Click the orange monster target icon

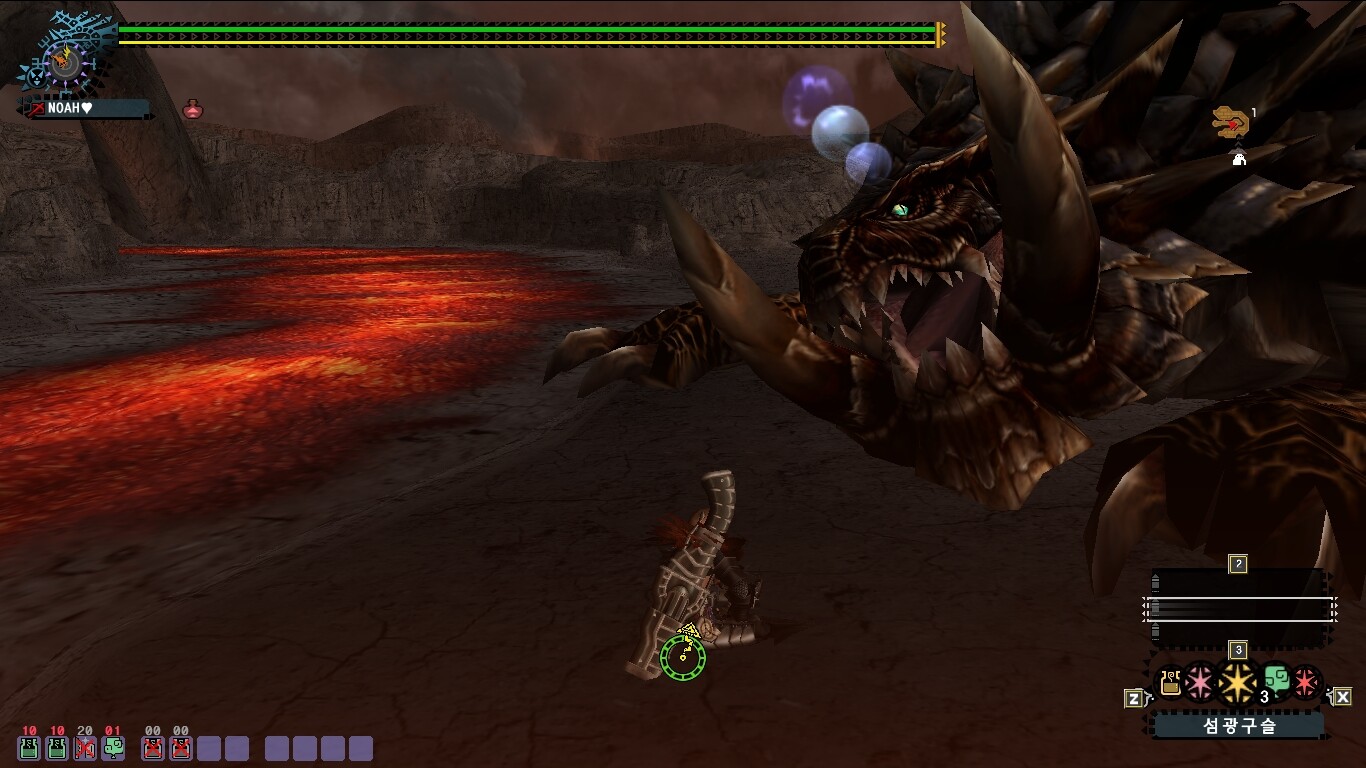pyautogui.click(x=1228, y=124)
